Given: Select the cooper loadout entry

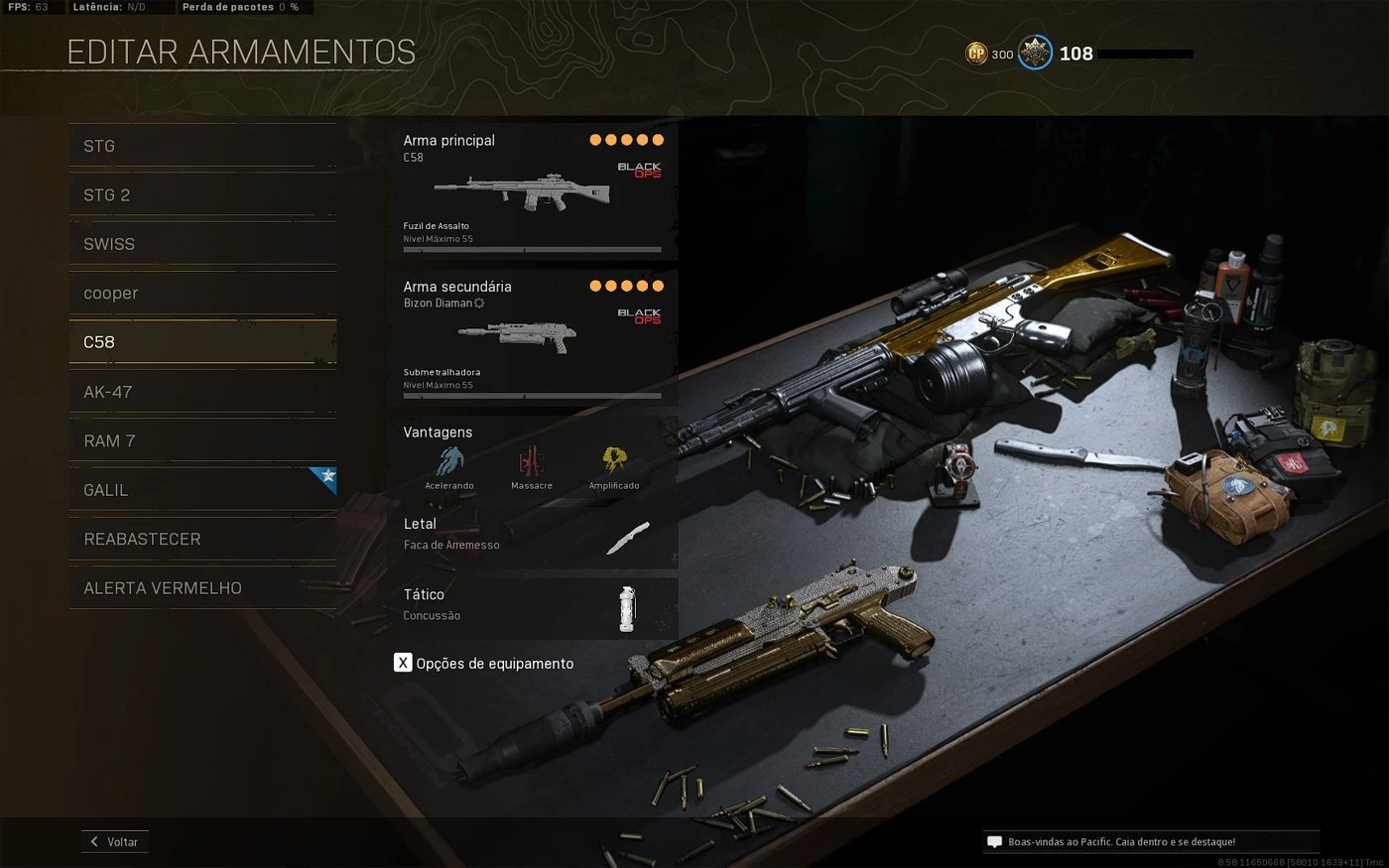Looking at the screenshot, I should point(202,294).
